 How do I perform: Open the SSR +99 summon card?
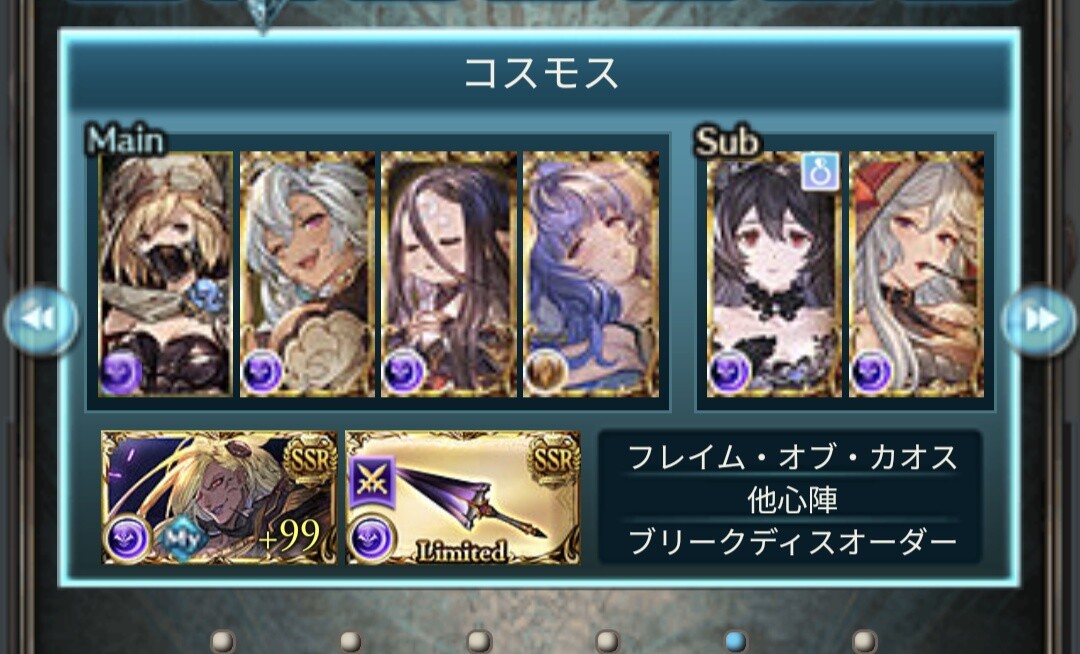point(219,497)
